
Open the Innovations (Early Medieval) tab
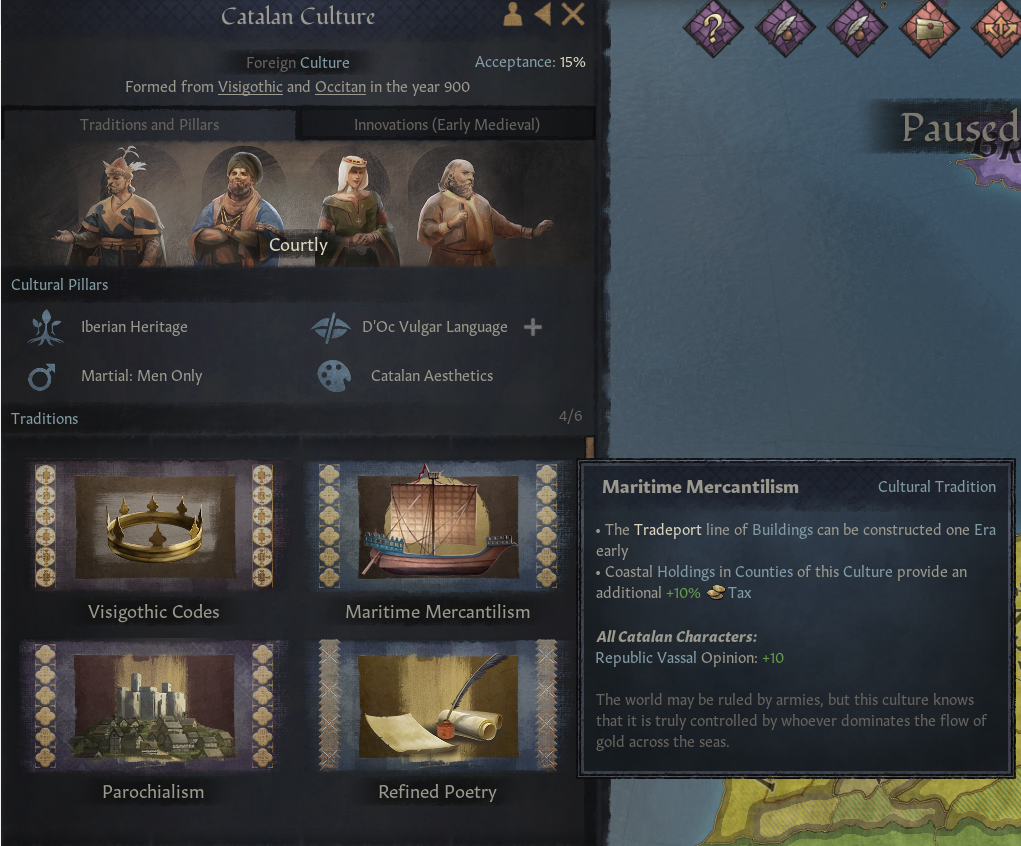tap(446, 124)
